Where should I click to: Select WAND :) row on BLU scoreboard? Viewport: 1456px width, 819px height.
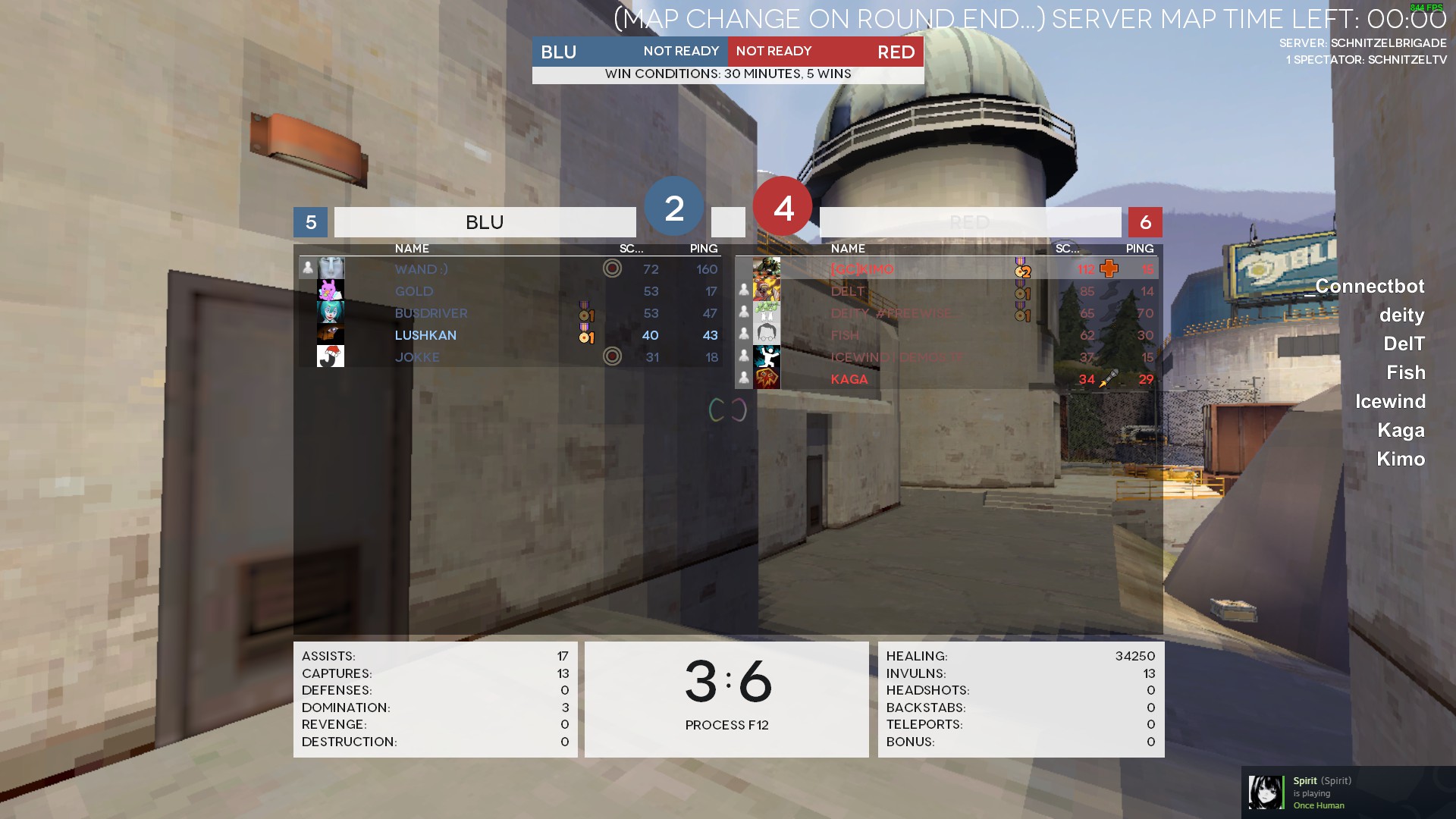point(508,269)
